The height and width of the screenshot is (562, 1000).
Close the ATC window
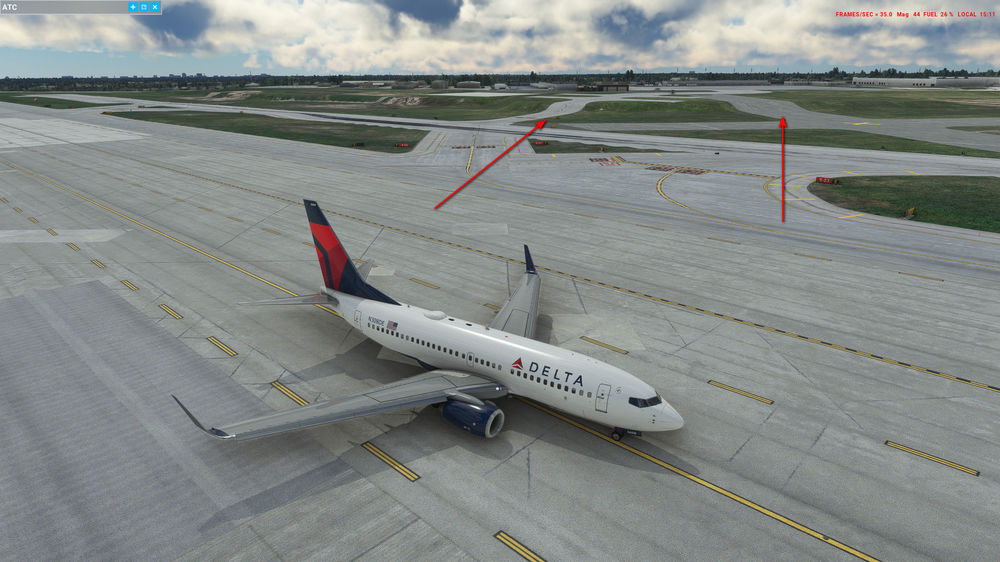click(x=155, y=7)
